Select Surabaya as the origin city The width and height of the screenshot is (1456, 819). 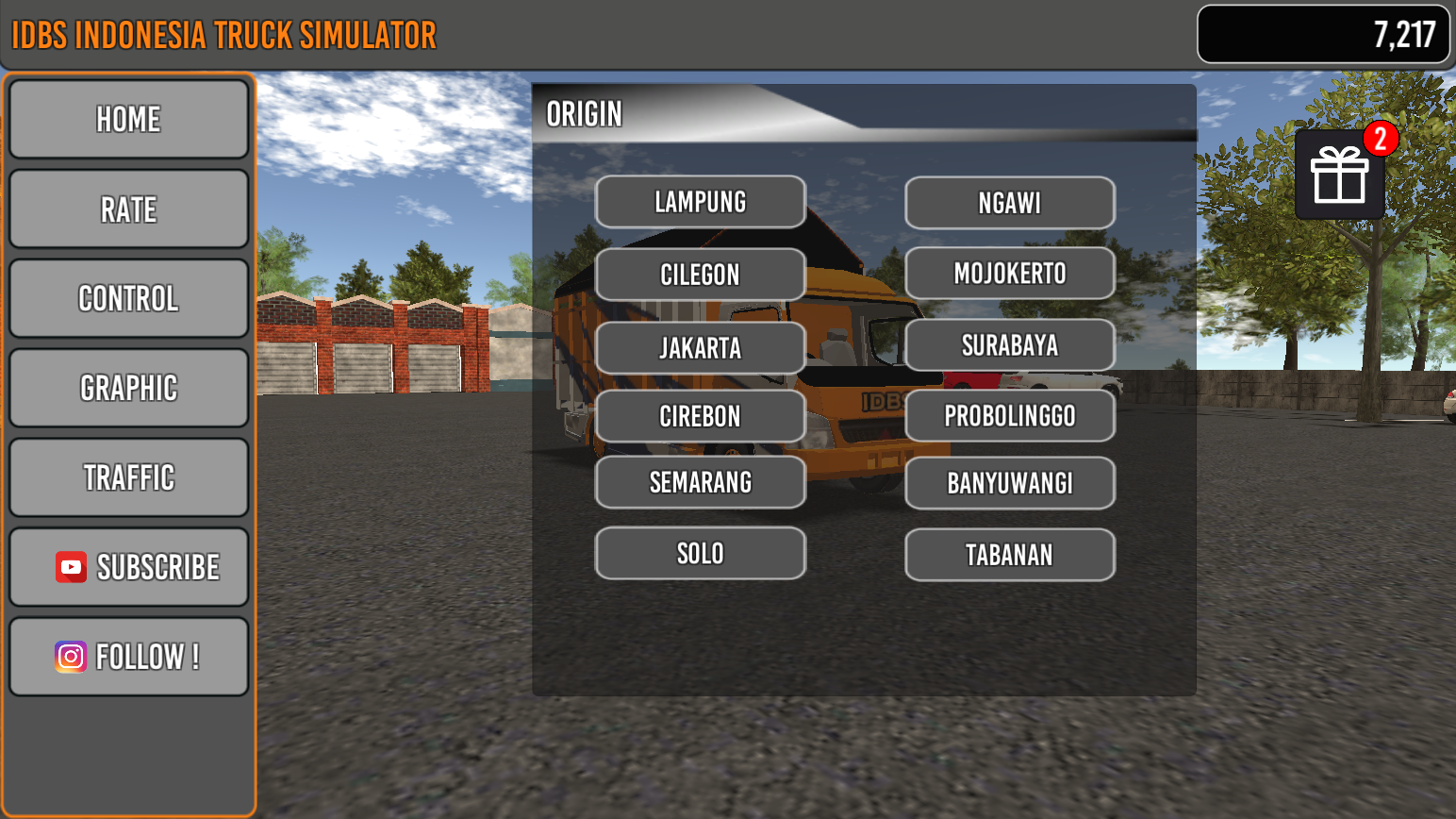point(1009,344)
